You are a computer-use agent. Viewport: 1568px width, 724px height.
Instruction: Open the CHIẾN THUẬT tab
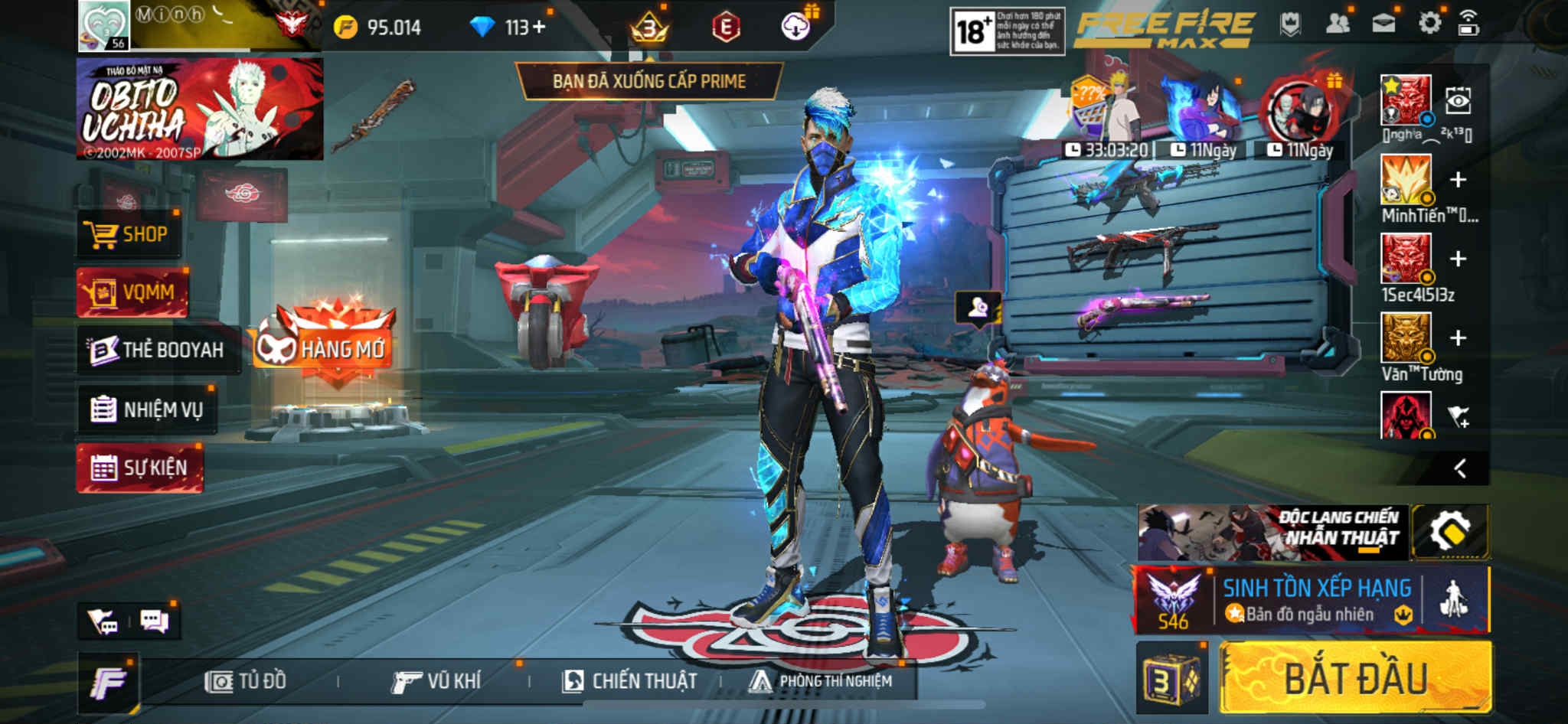(x=630, y=681)
